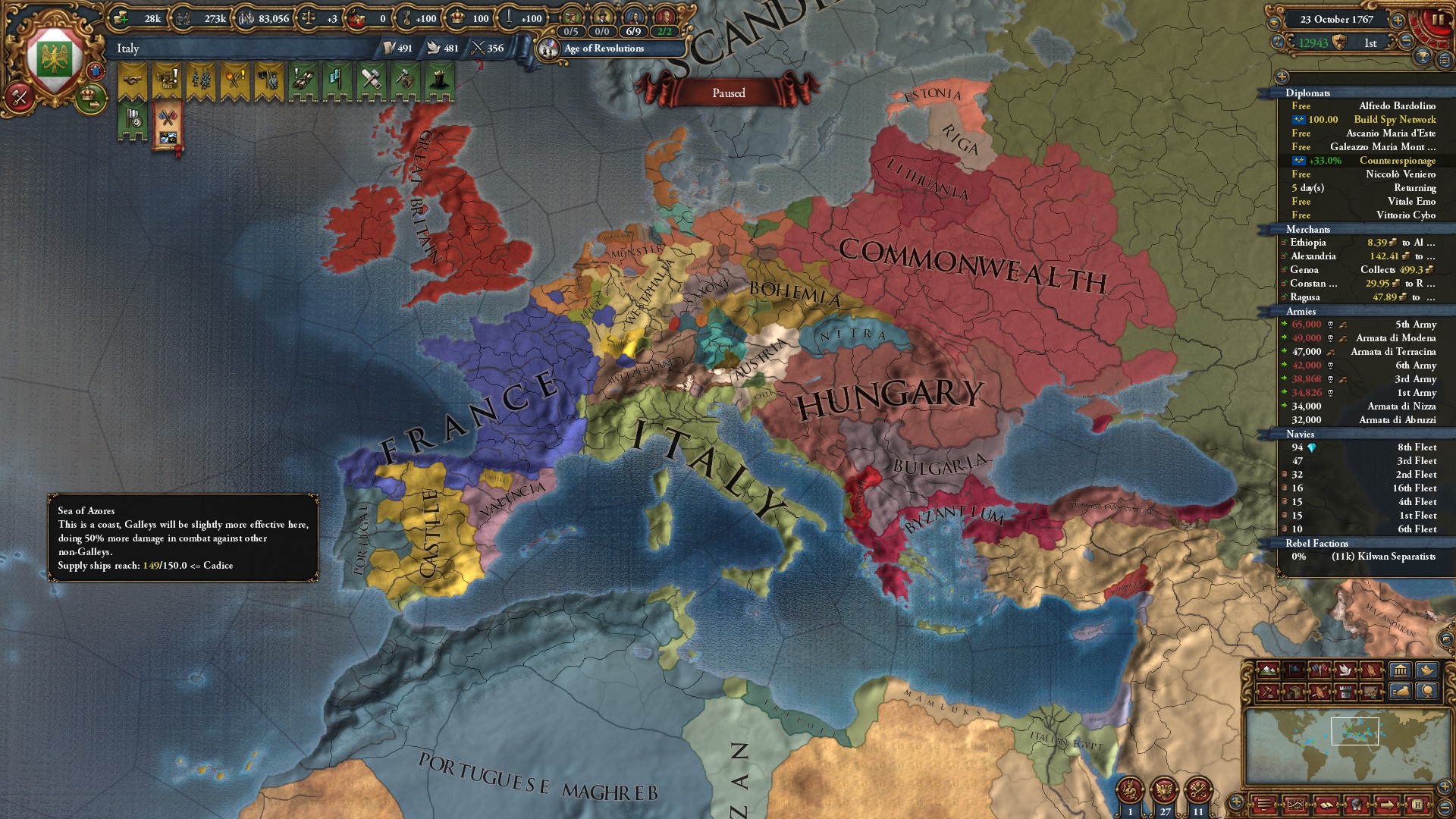The height and width of the screenshot is (819, 1456).
Task: Click the globe find-province icon beside the minimap
Action: 1429,691
